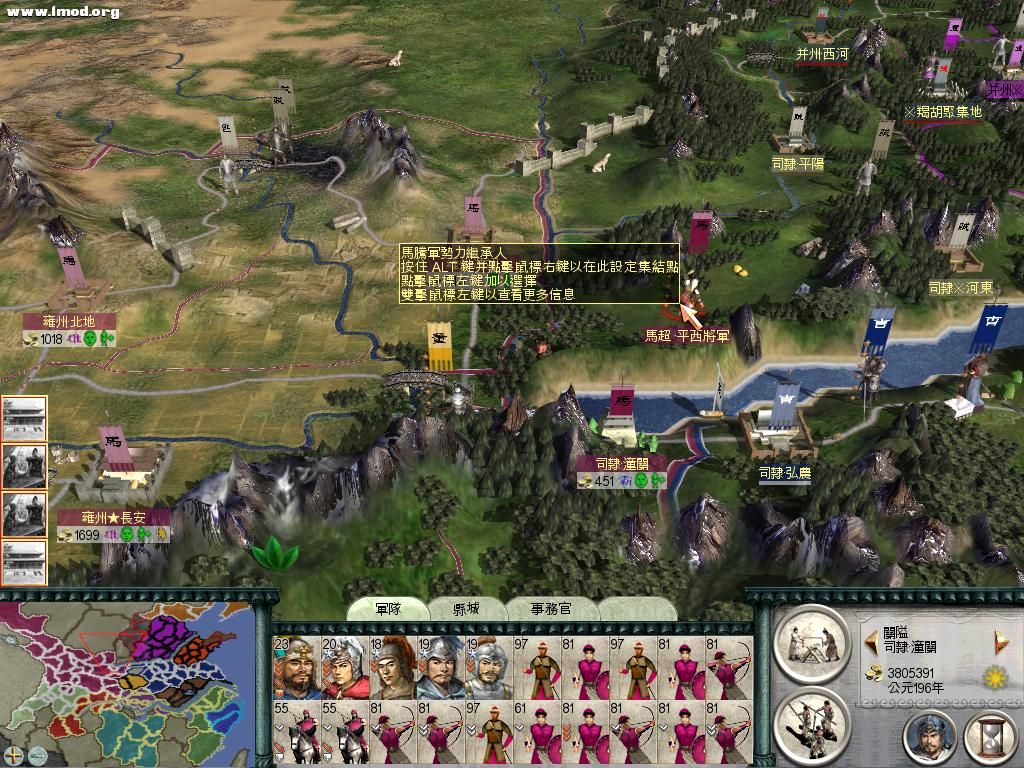Select the infantry unit card showing 61 men
Screen dimensions: 1024x768
coord(535,733)
